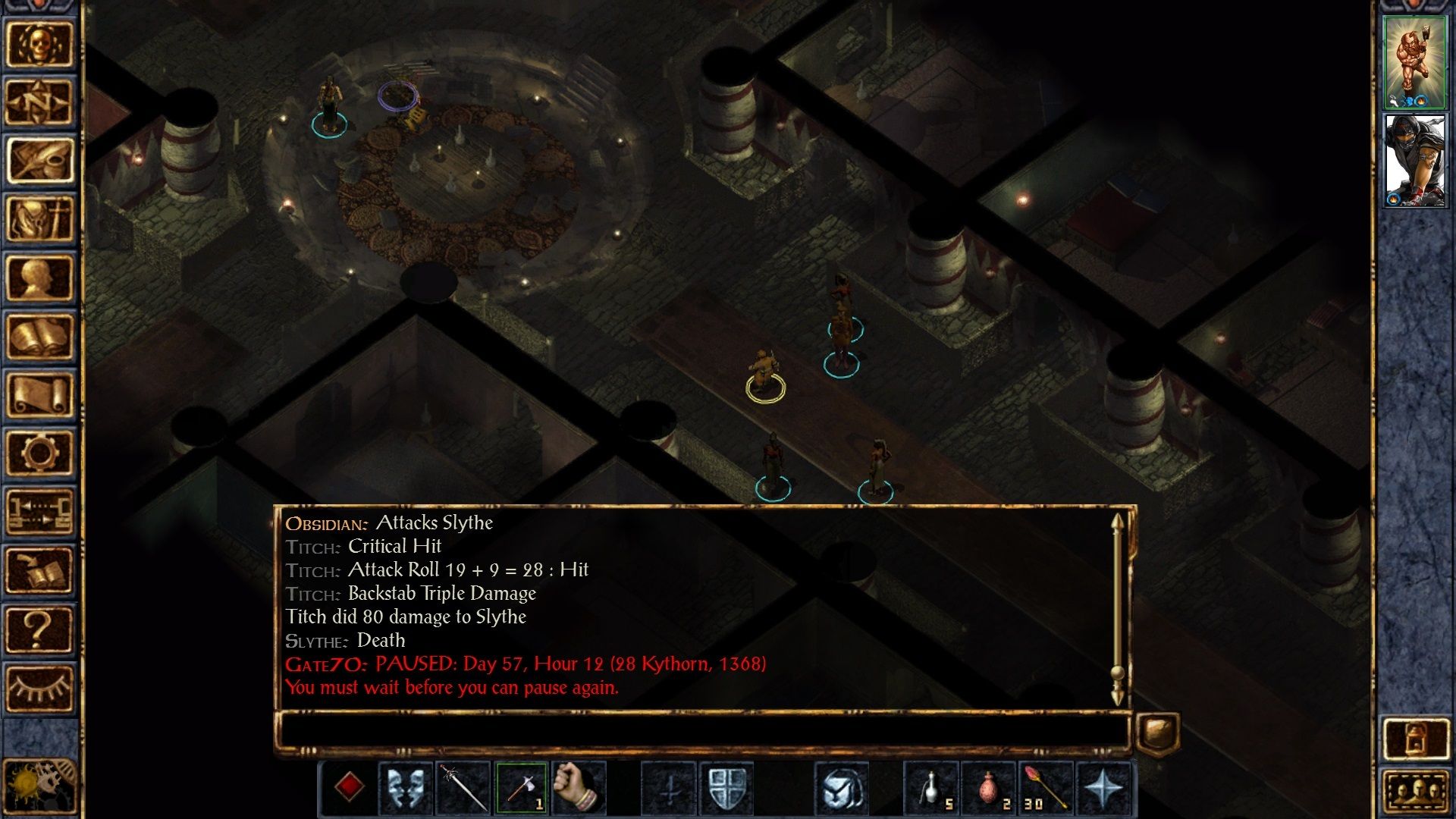This screenshot has height=819, width=1456.
Task: Open the area map compass button
Action: click(x=39, y=102)
